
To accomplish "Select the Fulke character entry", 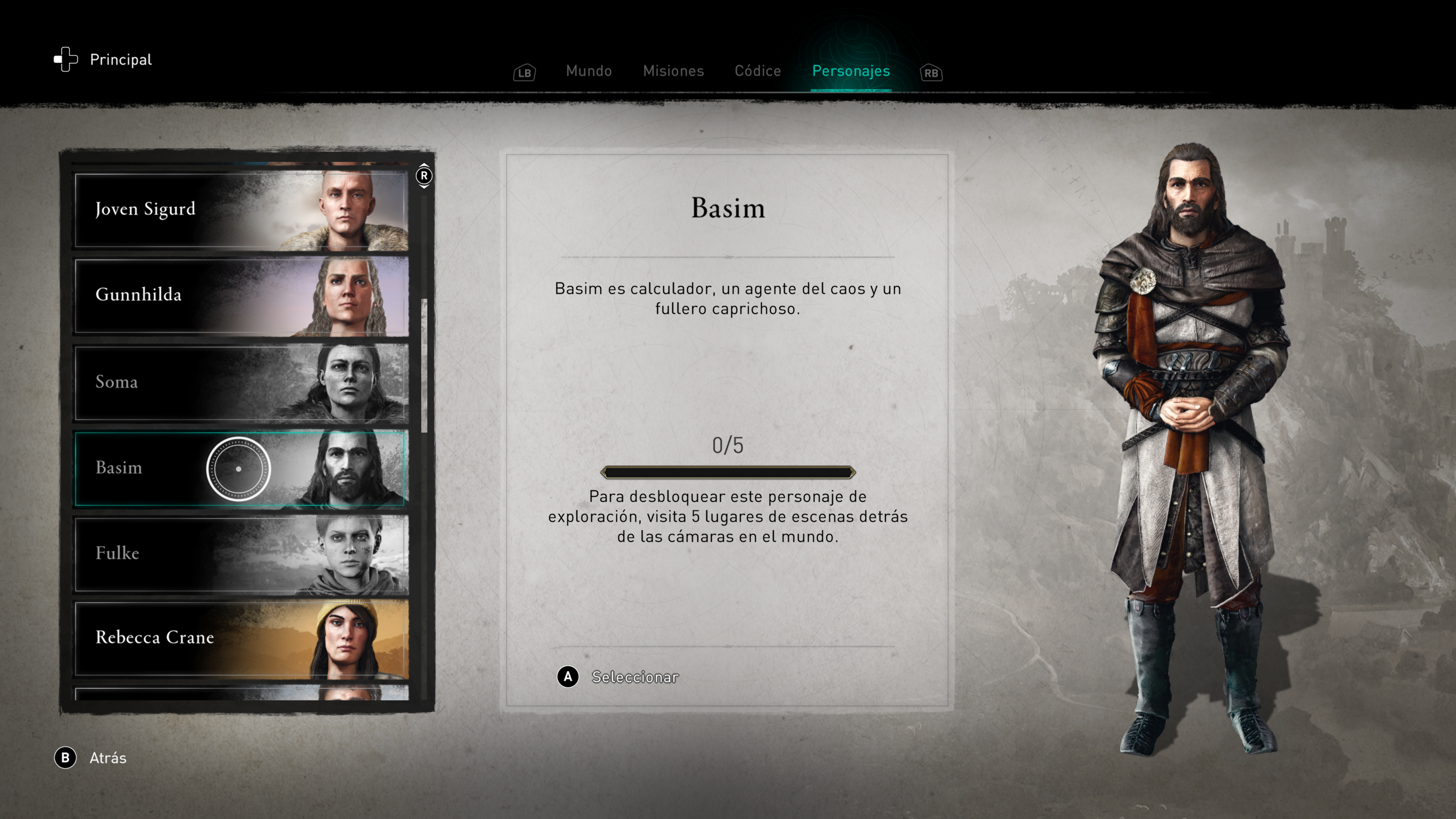I will click(242, 553).
